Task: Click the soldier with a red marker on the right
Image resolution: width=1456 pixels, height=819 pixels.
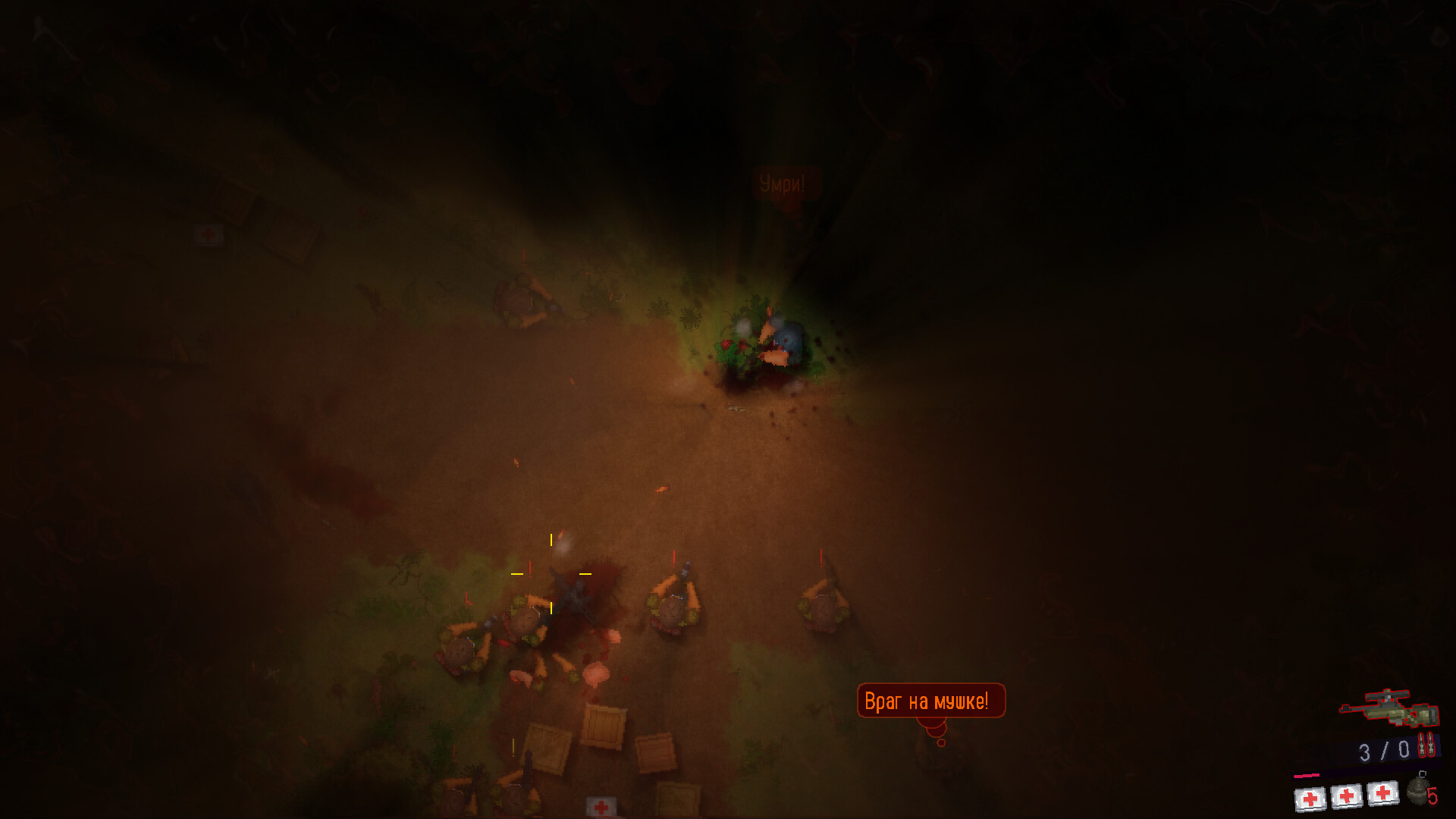Action: (x=823, y=603)
